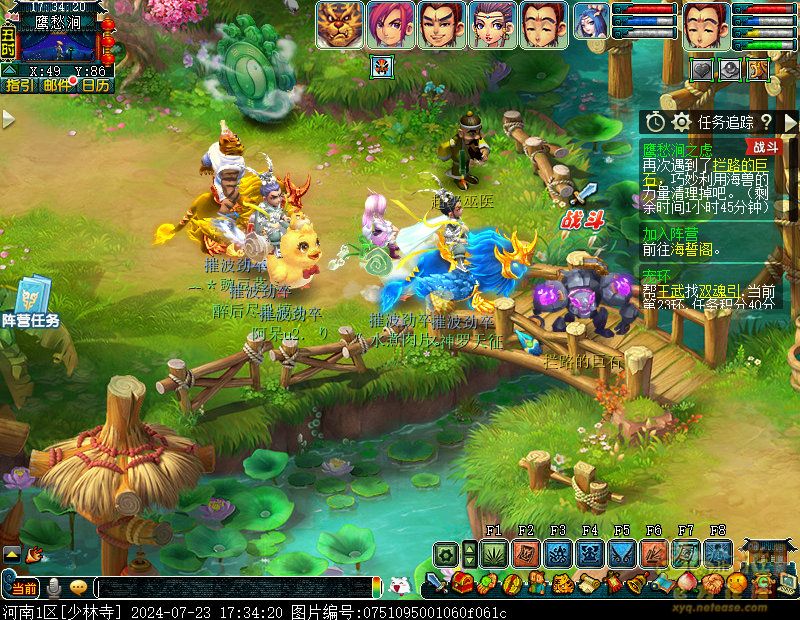Click the gear icon in quest tracker header
Viewport: 800px width, 620px height.
tap(682, 122)
